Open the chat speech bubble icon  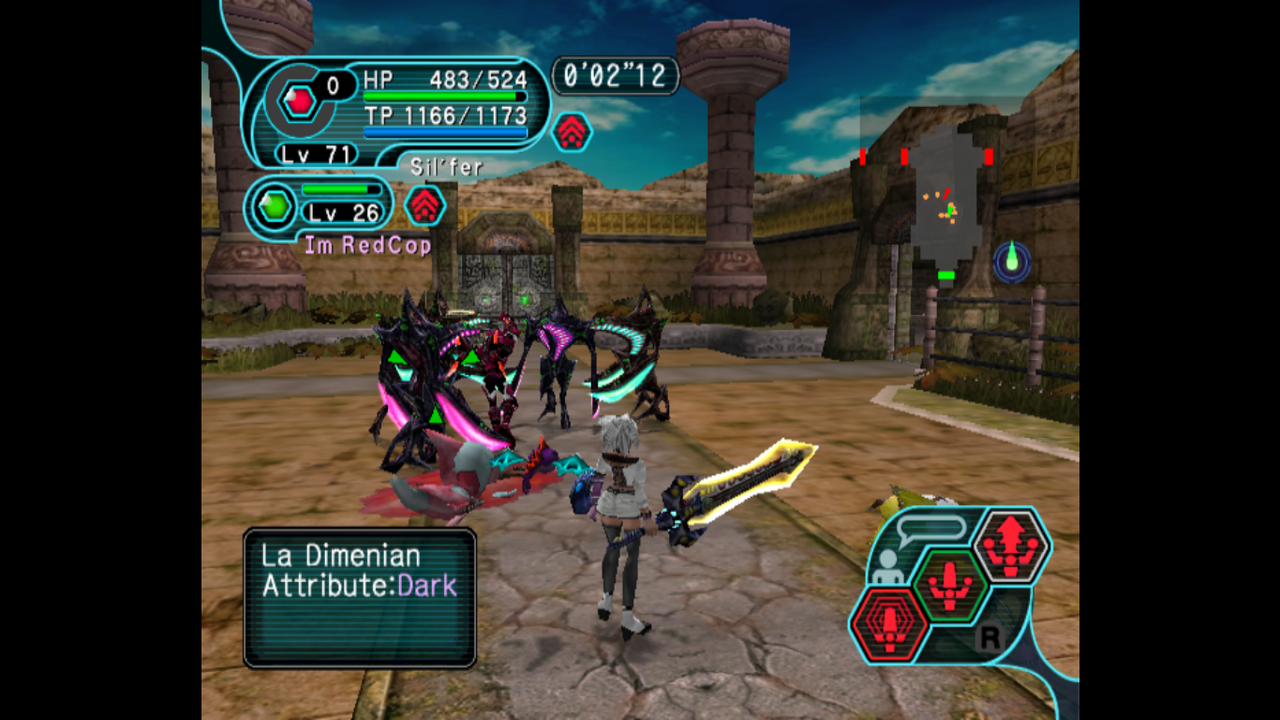tap(930, 529)
